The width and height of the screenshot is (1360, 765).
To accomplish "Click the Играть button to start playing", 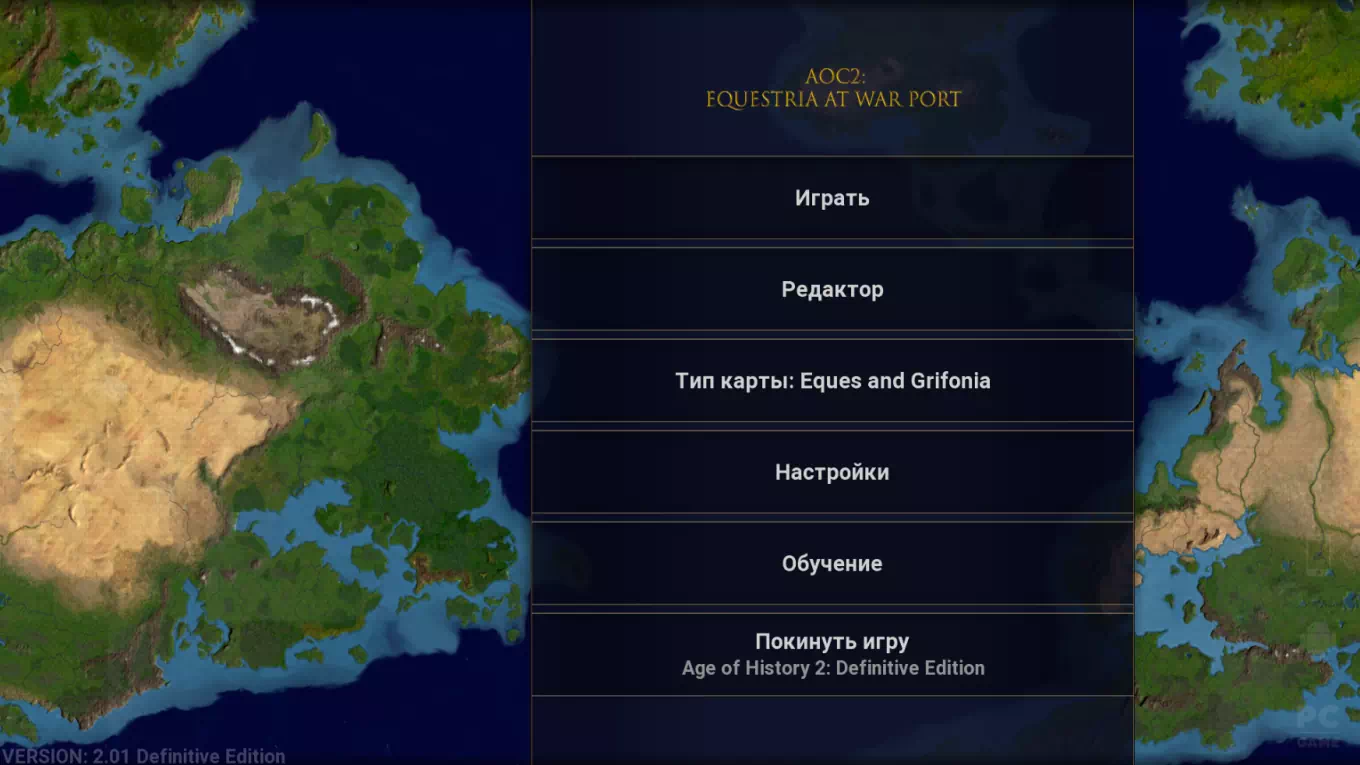I will tap(832, 197).
